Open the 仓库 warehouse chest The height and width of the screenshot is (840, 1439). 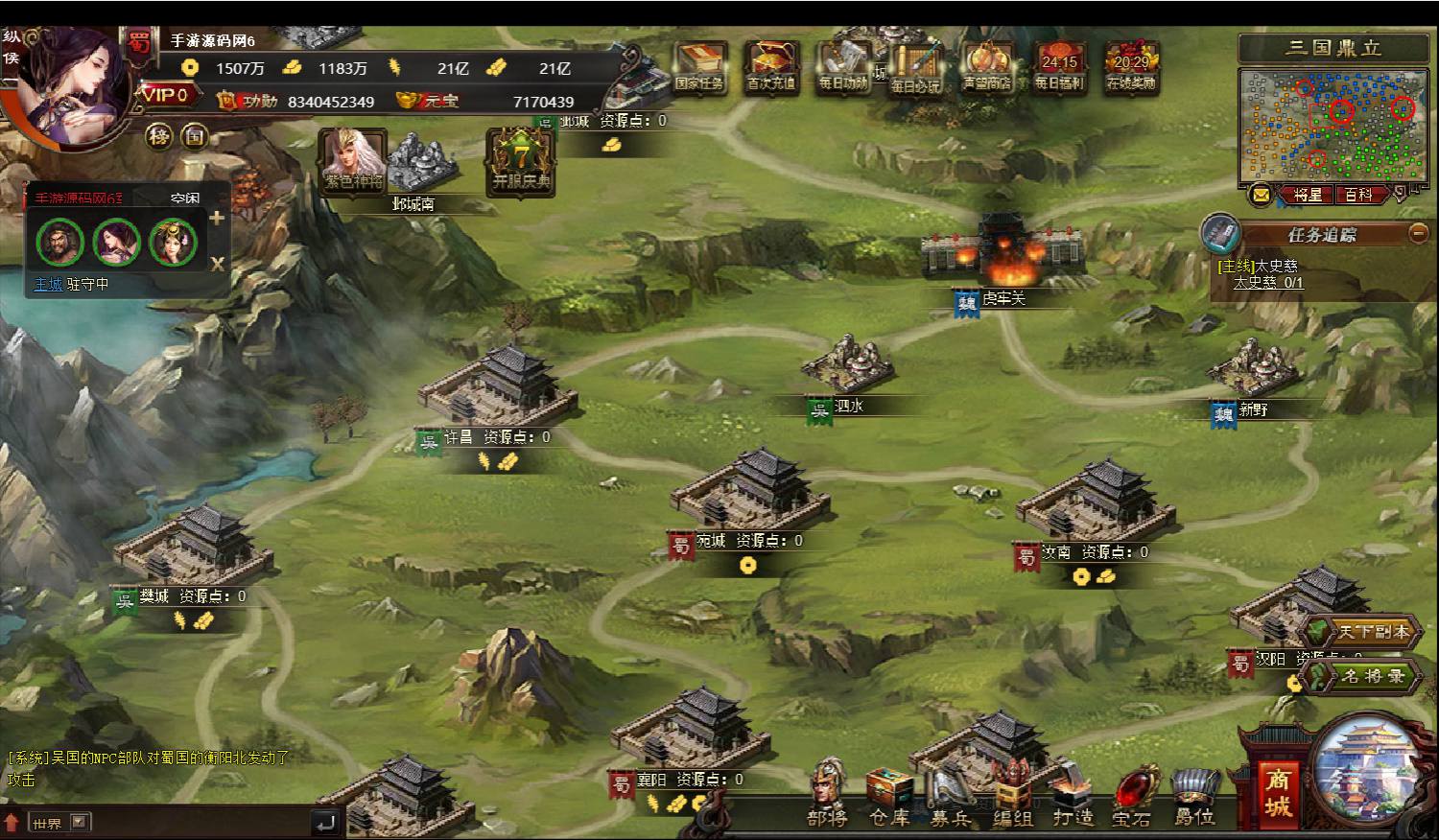coord(889,796)
